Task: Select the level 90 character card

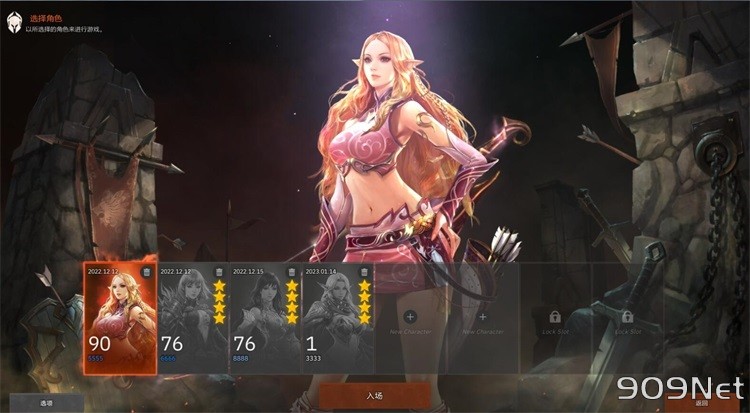Action: pyautogui.click(x=120, y=320)
